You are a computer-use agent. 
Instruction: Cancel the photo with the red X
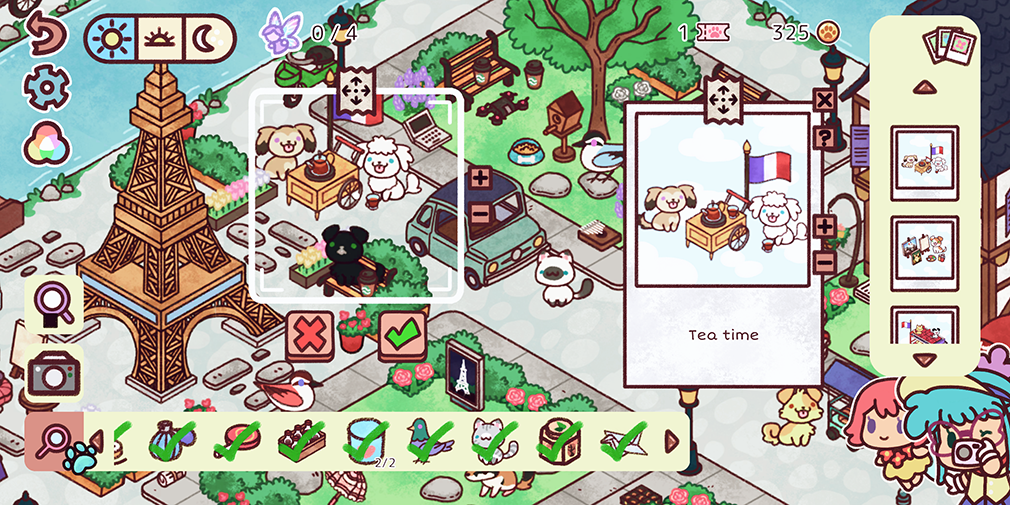310,335
